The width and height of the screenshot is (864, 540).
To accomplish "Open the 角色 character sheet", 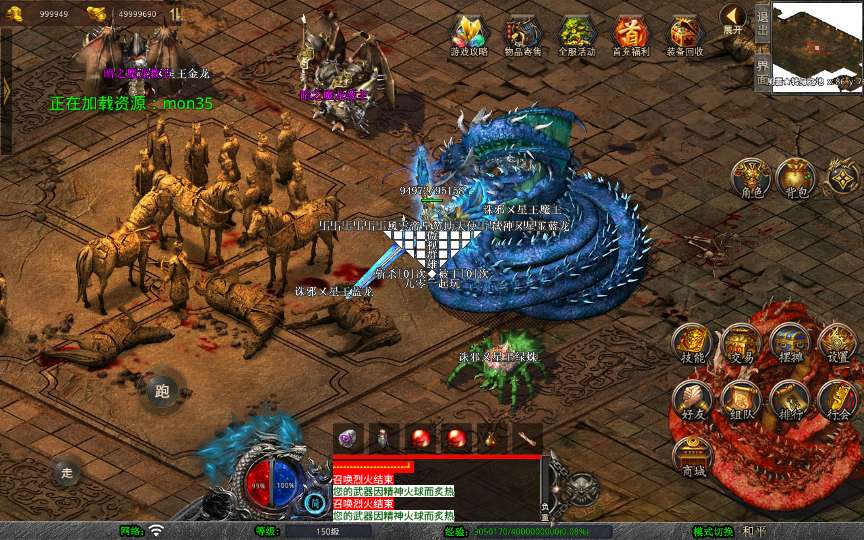I will coord(748,177).
